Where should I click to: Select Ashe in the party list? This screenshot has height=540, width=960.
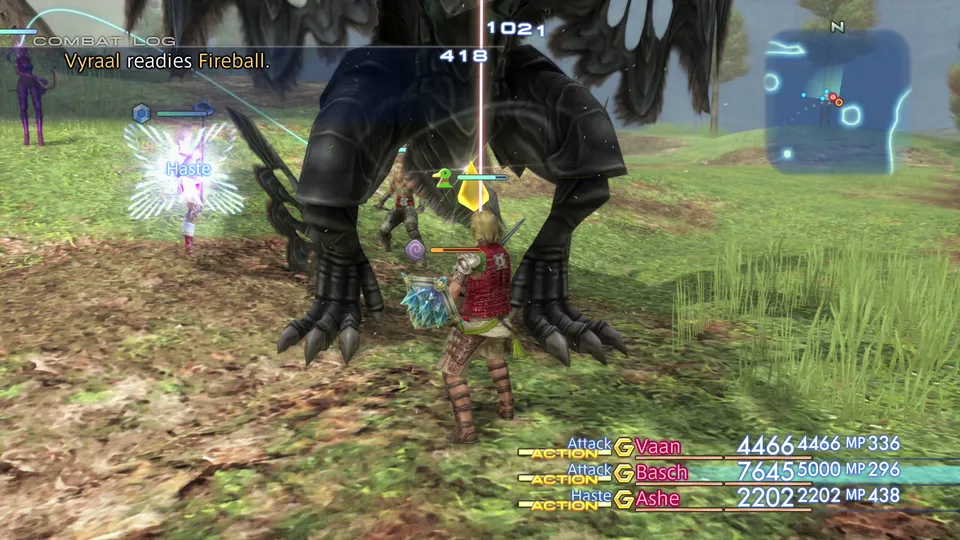click(657, 498)
